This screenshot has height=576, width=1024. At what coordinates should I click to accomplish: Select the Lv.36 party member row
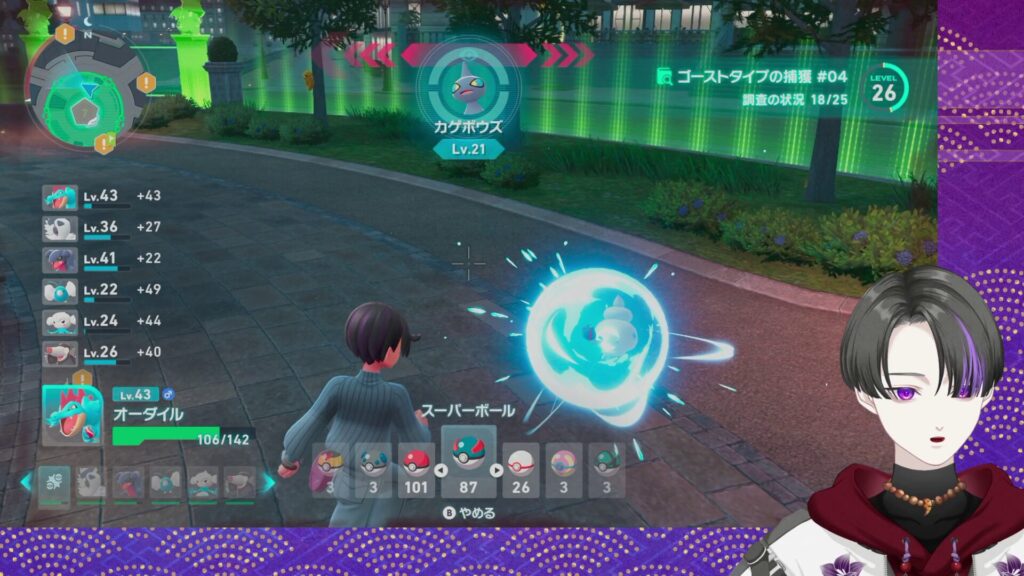(x=98, y=229)
